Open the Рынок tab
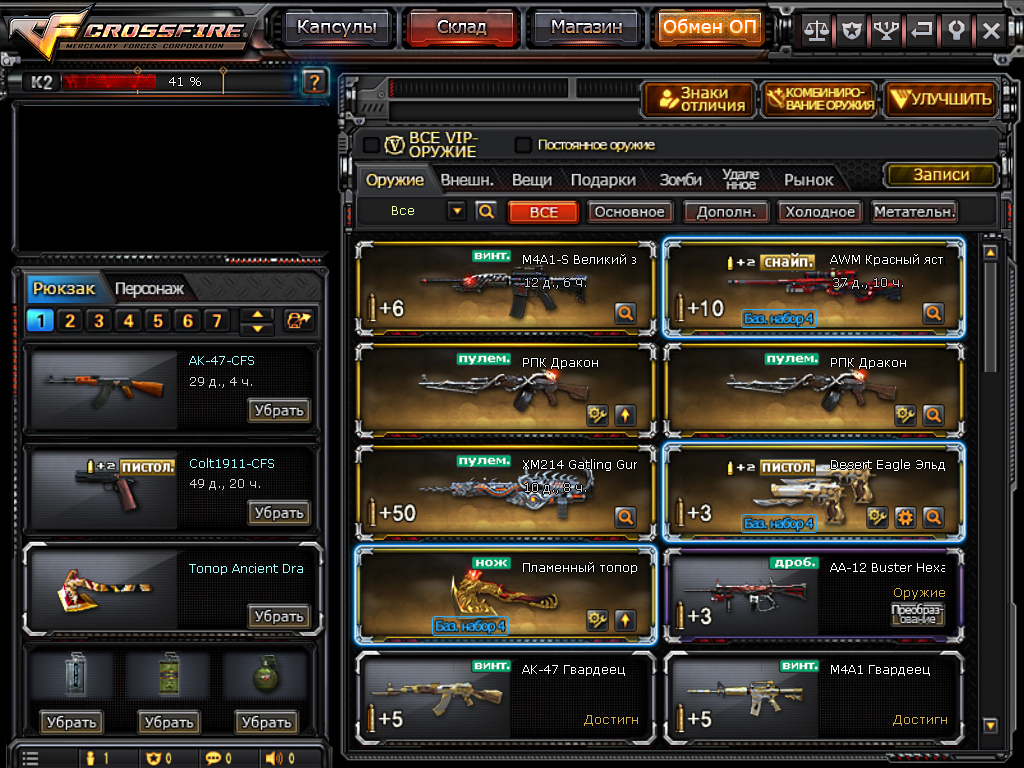The width and height of the screenshot is (1024, 768). [x=808, y=180]
